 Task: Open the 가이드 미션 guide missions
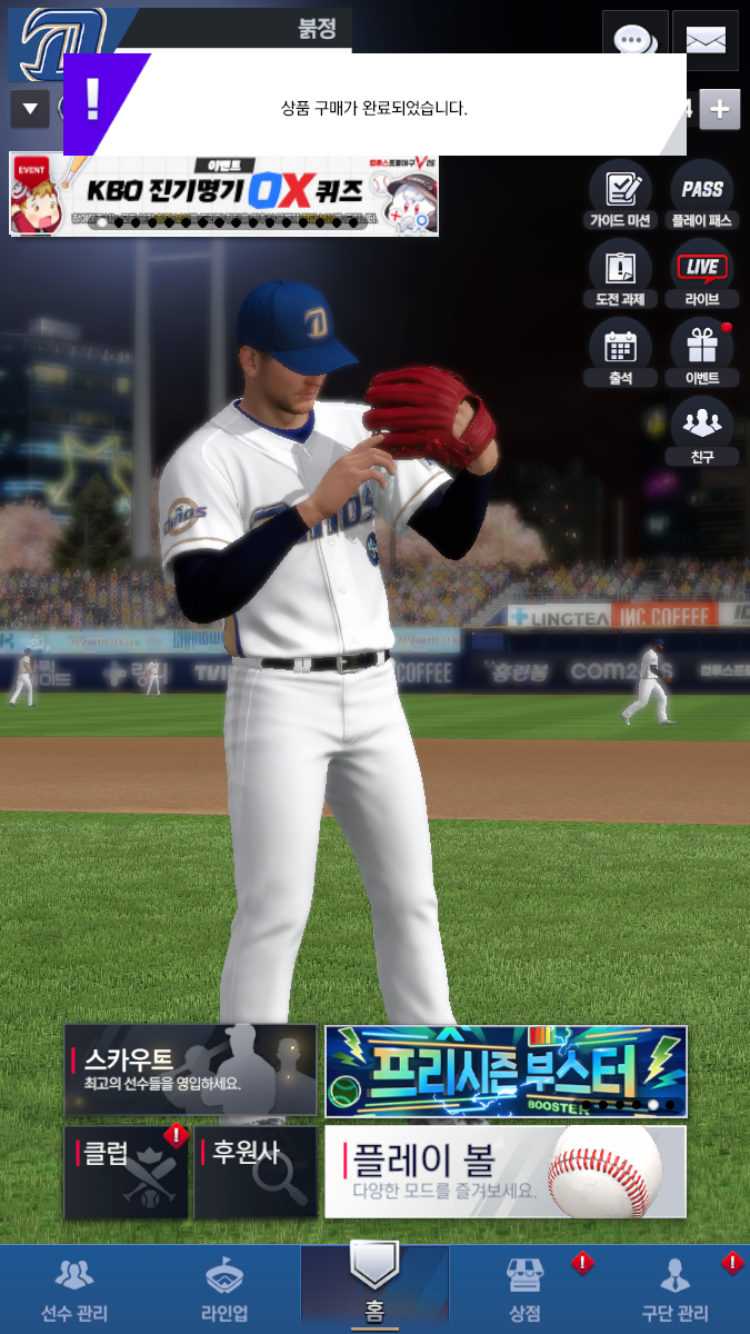click(620, 195)
